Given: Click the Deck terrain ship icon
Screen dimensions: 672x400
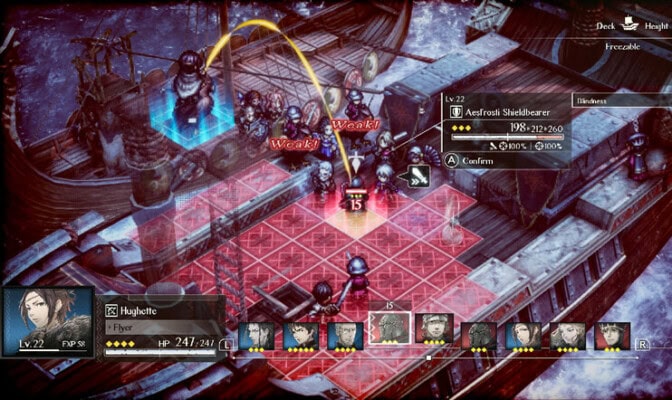Looking at the screenshot, I should tap(630, 27).
